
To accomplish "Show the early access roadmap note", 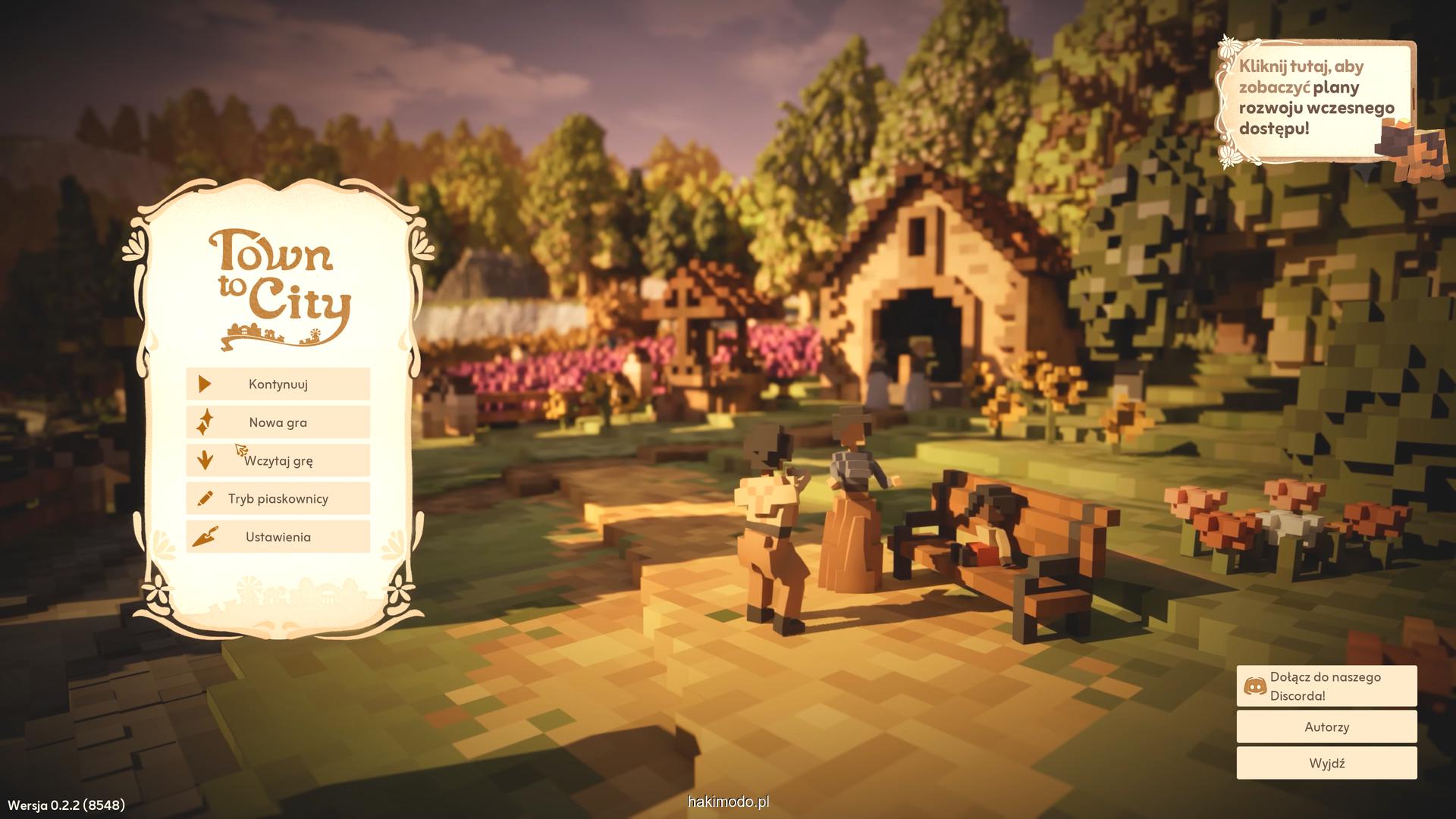I will point(1317,99).
